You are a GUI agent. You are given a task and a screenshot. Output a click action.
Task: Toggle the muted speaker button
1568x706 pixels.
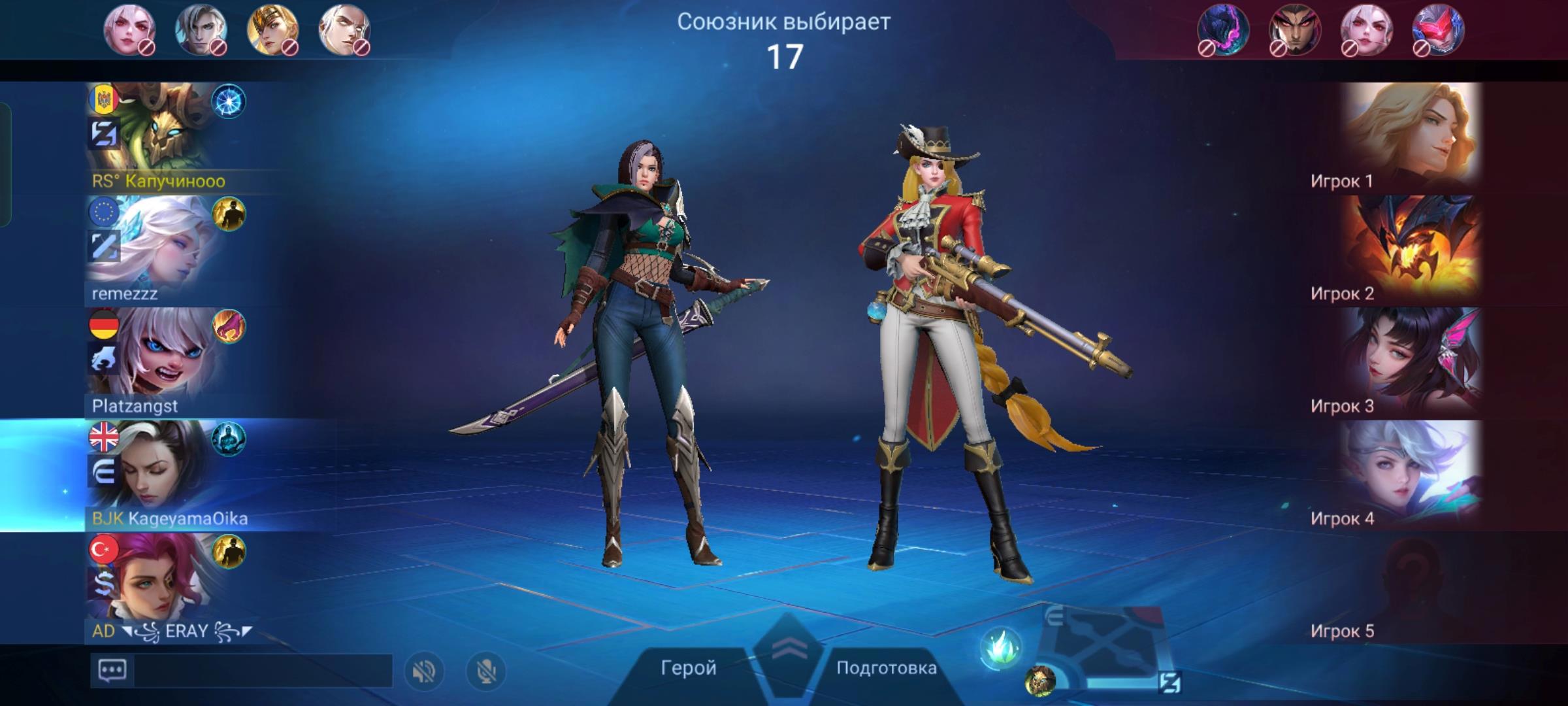click(424, 671)
